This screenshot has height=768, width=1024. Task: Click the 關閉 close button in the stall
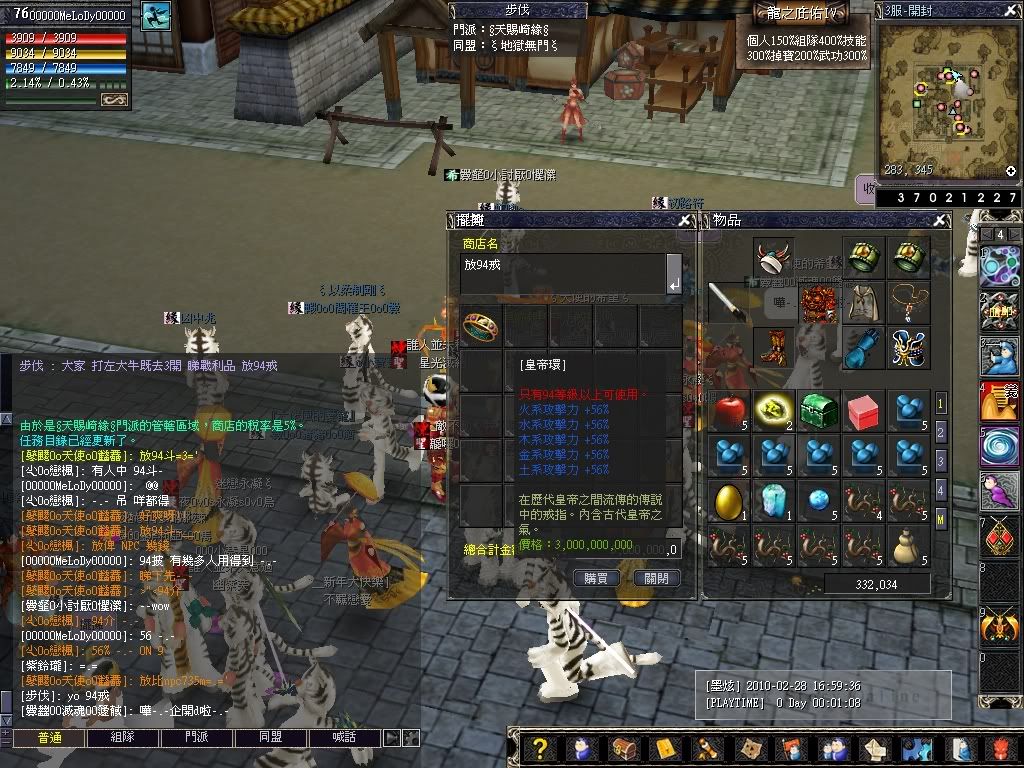tap(656, 578)
